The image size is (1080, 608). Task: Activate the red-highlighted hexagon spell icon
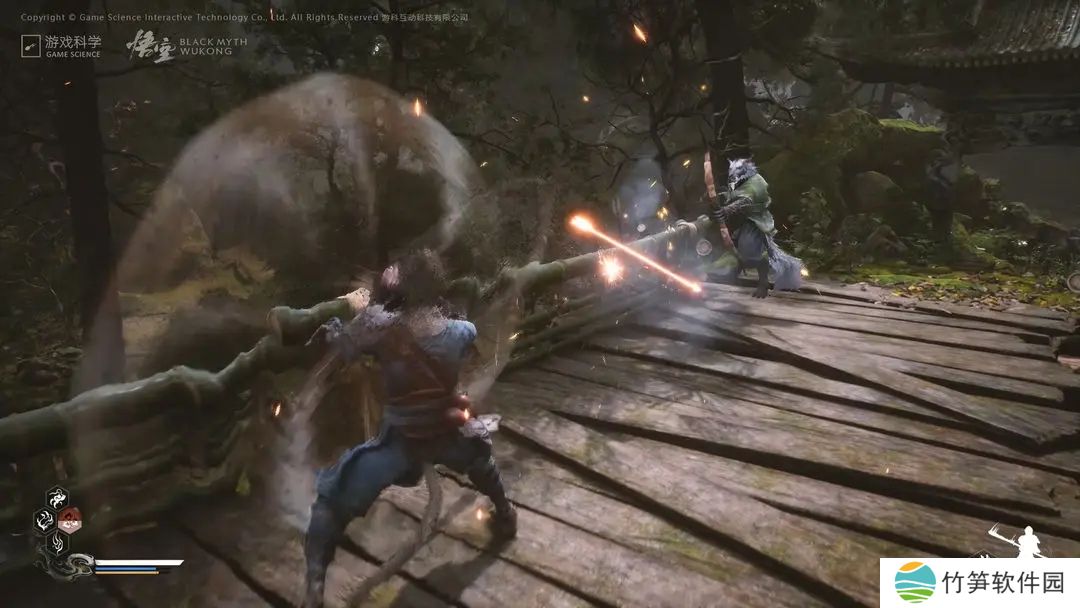pos(69,519)
